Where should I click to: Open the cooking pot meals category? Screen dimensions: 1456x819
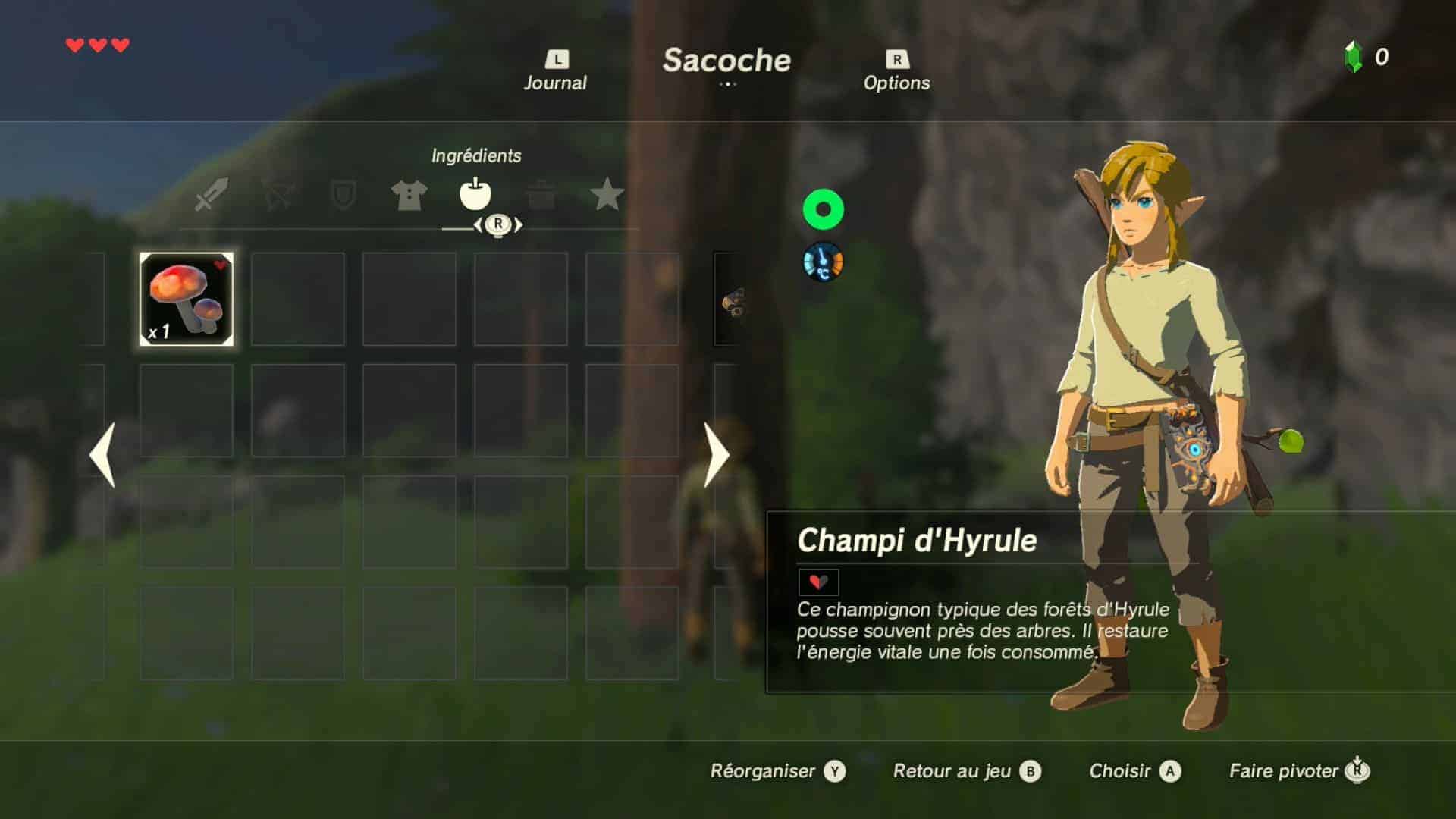(x=541, y=195)
